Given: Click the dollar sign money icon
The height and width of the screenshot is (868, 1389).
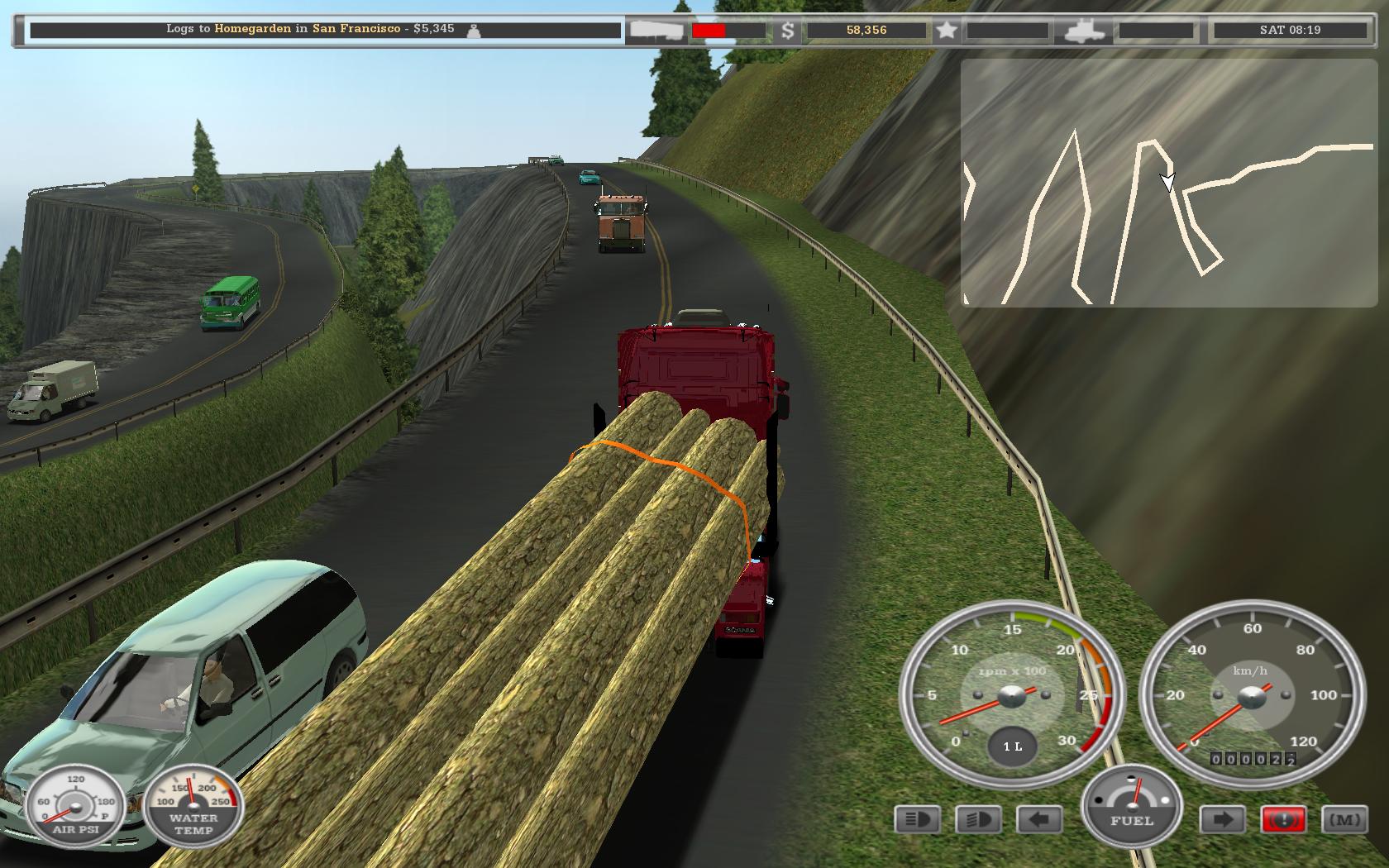Looking at the screenshot, I should click(788, 31).
